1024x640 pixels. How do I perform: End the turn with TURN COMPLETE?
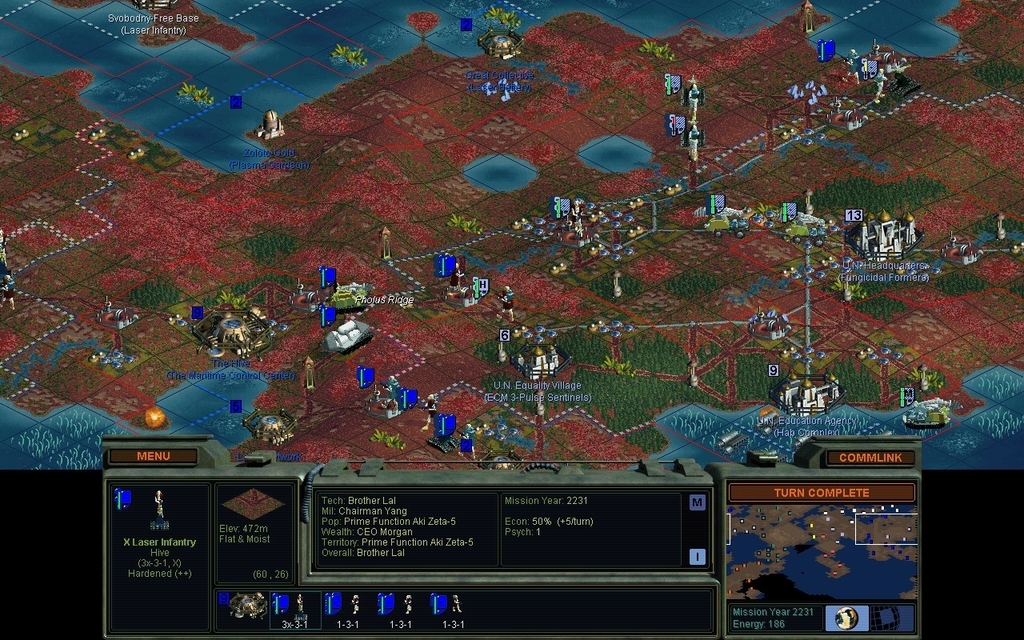[x=821, y=492]
